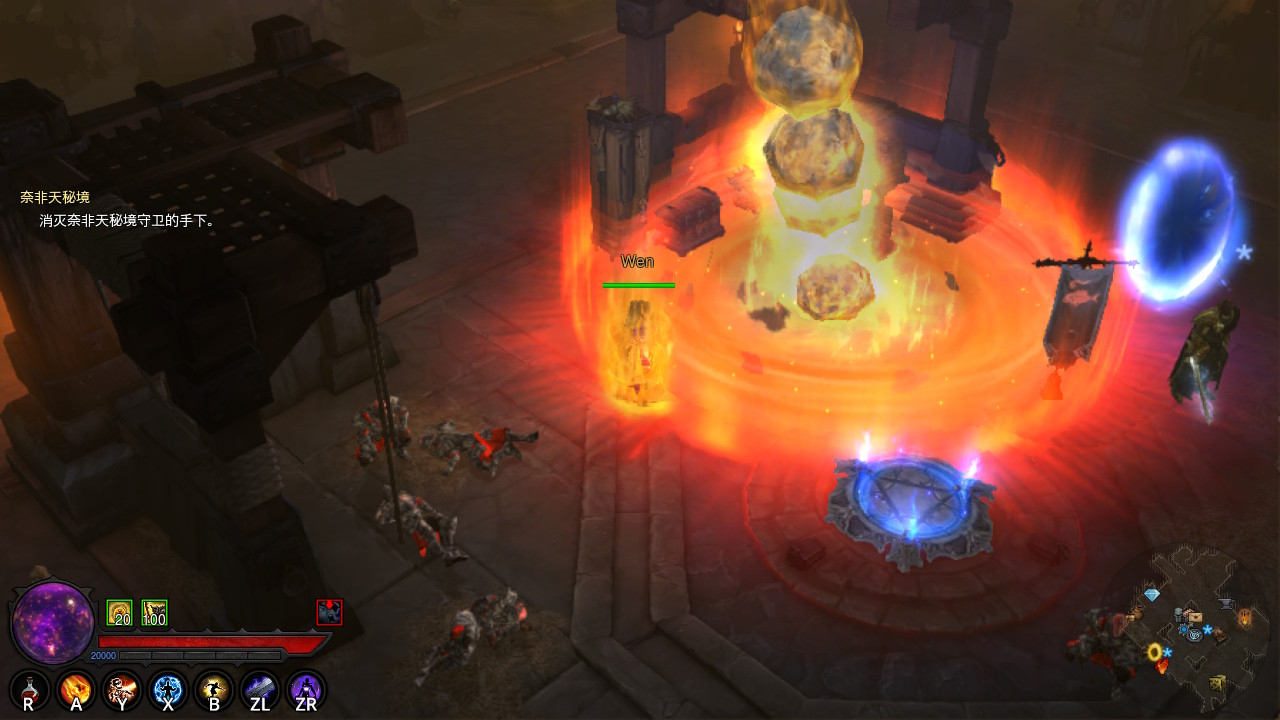Open the minimap
This screenshot has height=720, width=1280.
(1190, 625)
